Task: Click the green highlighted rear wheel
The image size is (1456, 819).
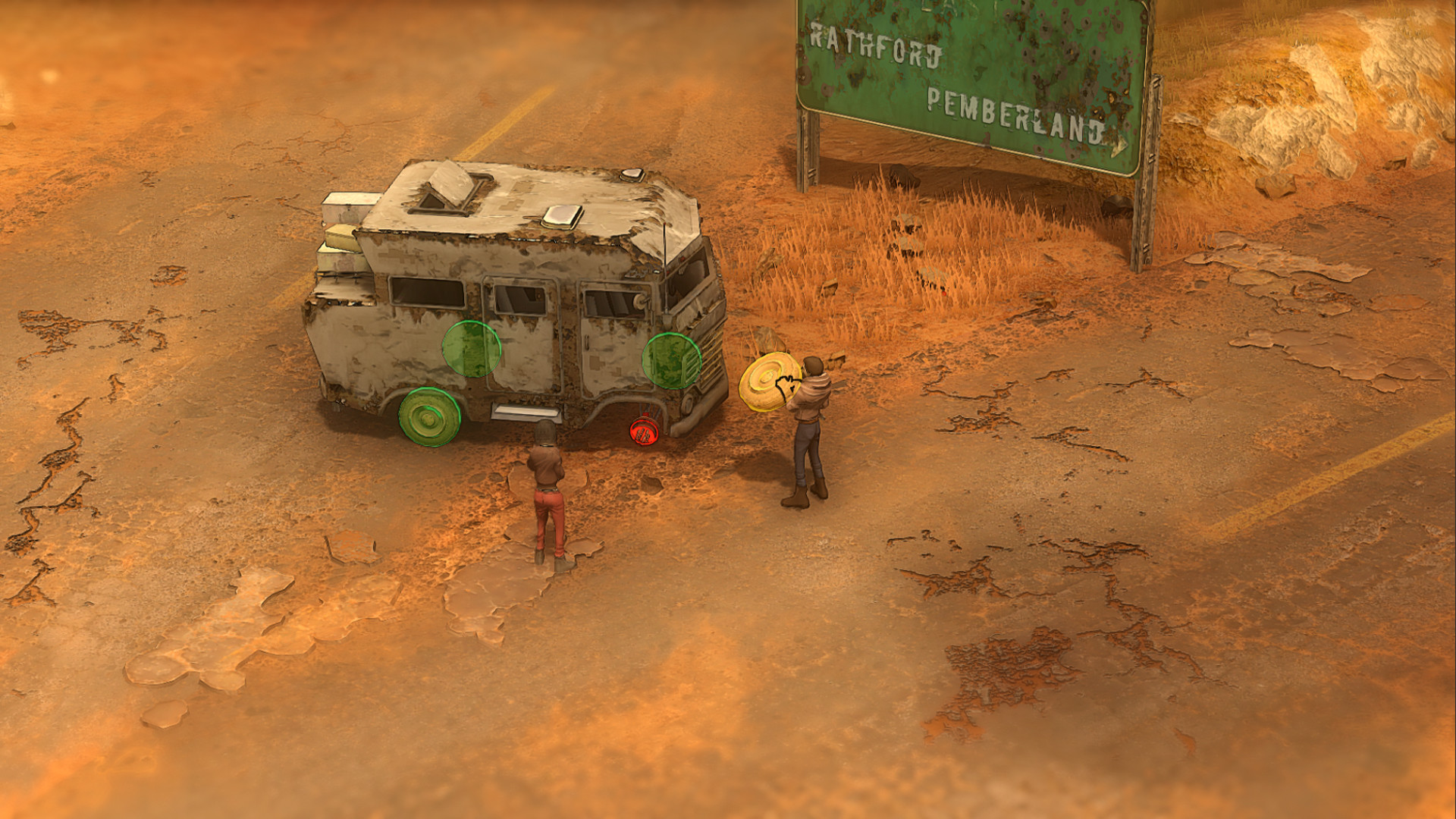Action: (x=430, y=417)
